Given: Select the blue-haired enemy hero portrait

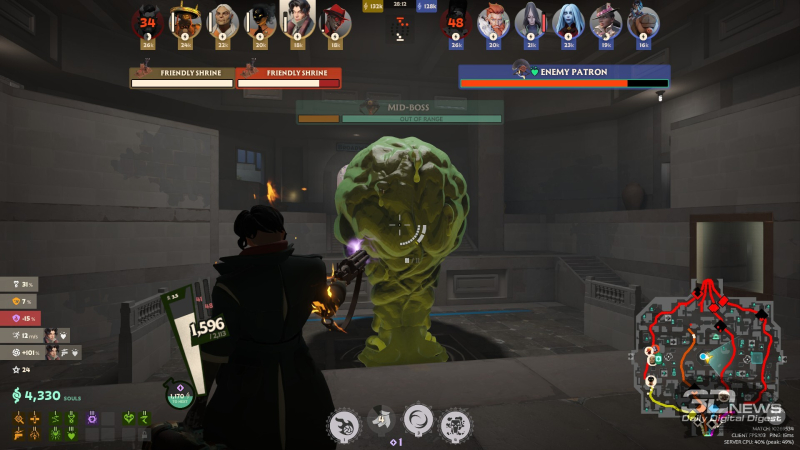Looking at the screenshot, I should point(568,20).
